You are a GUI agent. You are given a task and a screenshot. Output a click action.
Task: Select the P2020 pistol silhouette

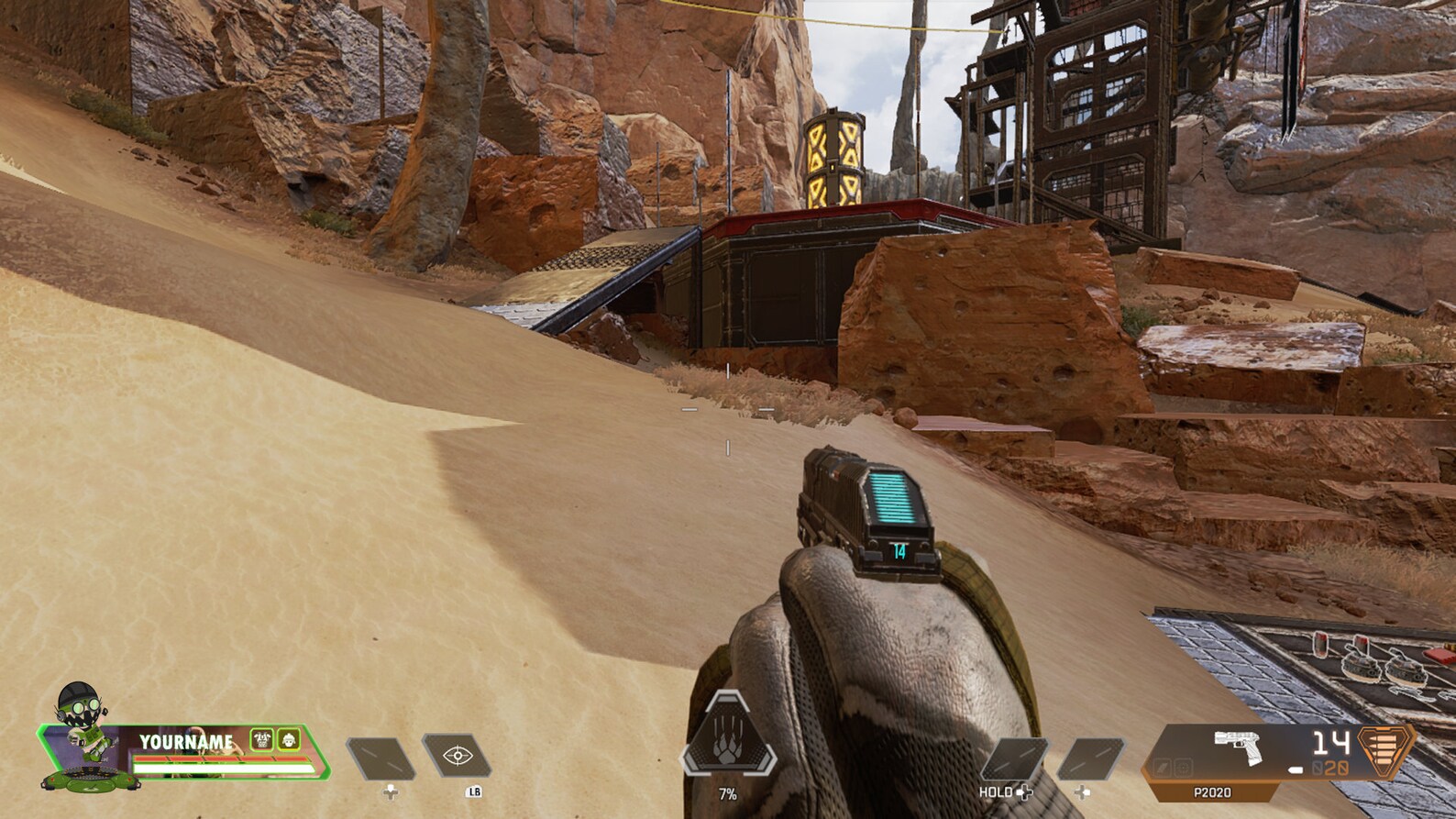pyautogui.click(x=1238, y=749)
